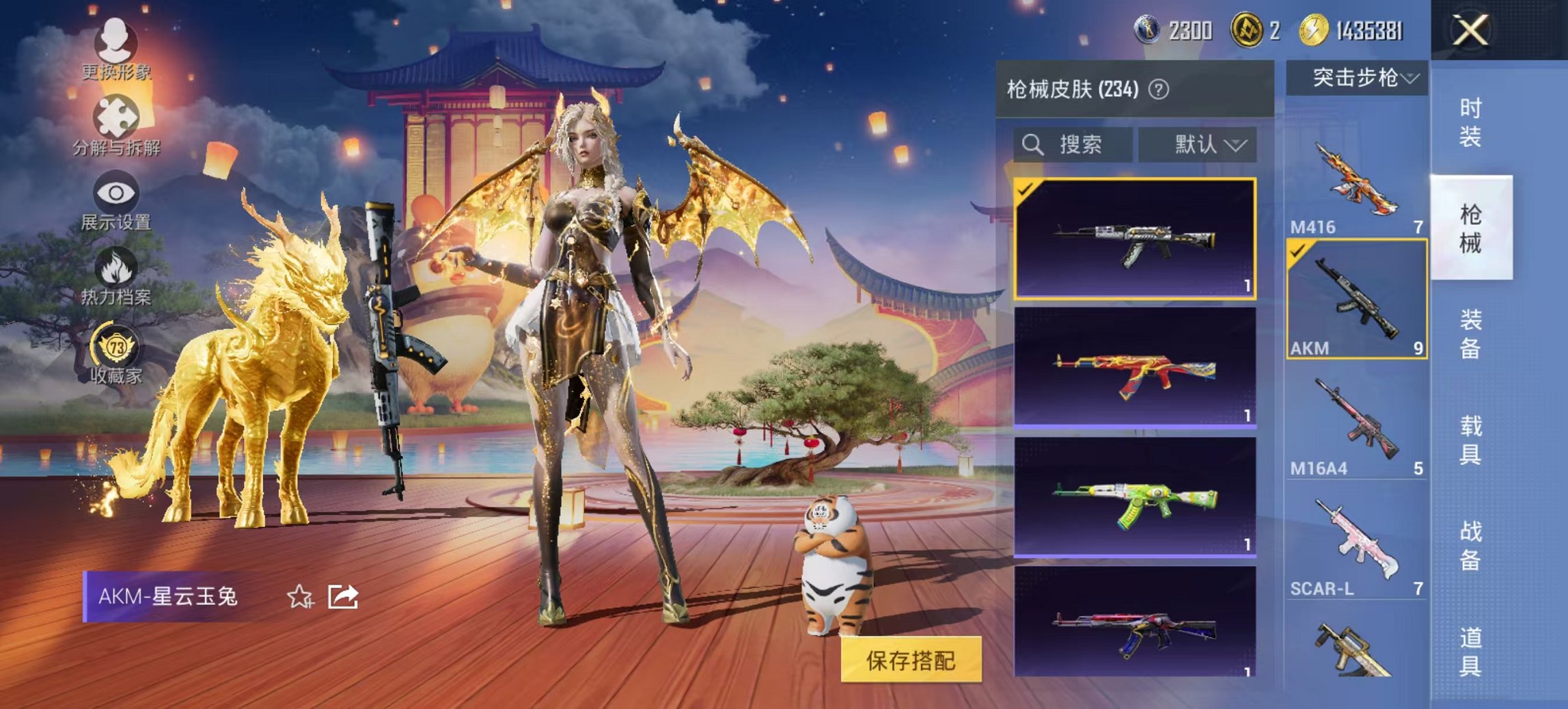Image resolution: width=1568 pixels, height=709 pixels.
Task: Show help for 枪械皮肤 question mark
Action: (1159, 90)
